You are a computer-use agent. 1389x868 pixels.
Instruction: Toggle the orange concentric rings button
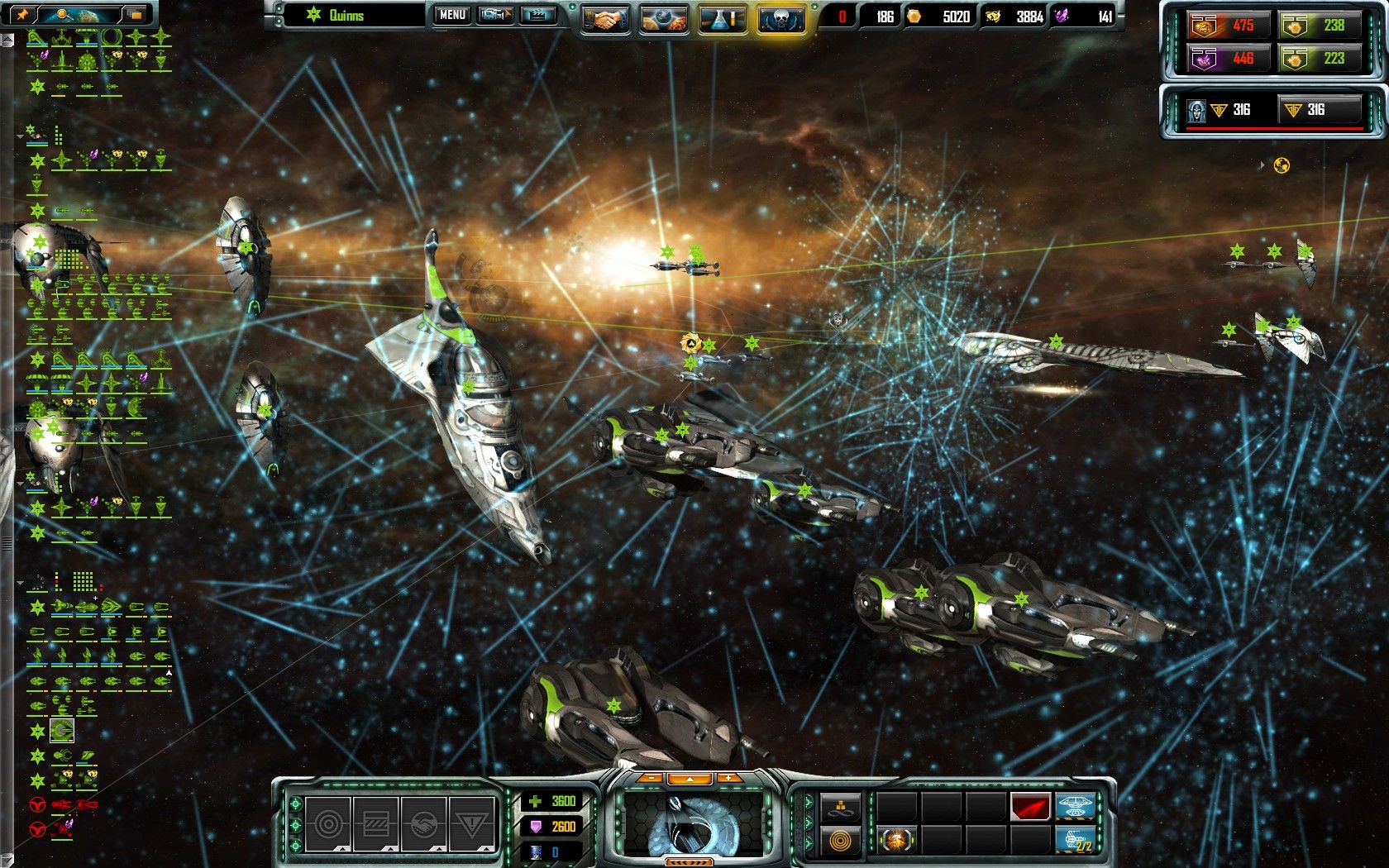[840, 841]
